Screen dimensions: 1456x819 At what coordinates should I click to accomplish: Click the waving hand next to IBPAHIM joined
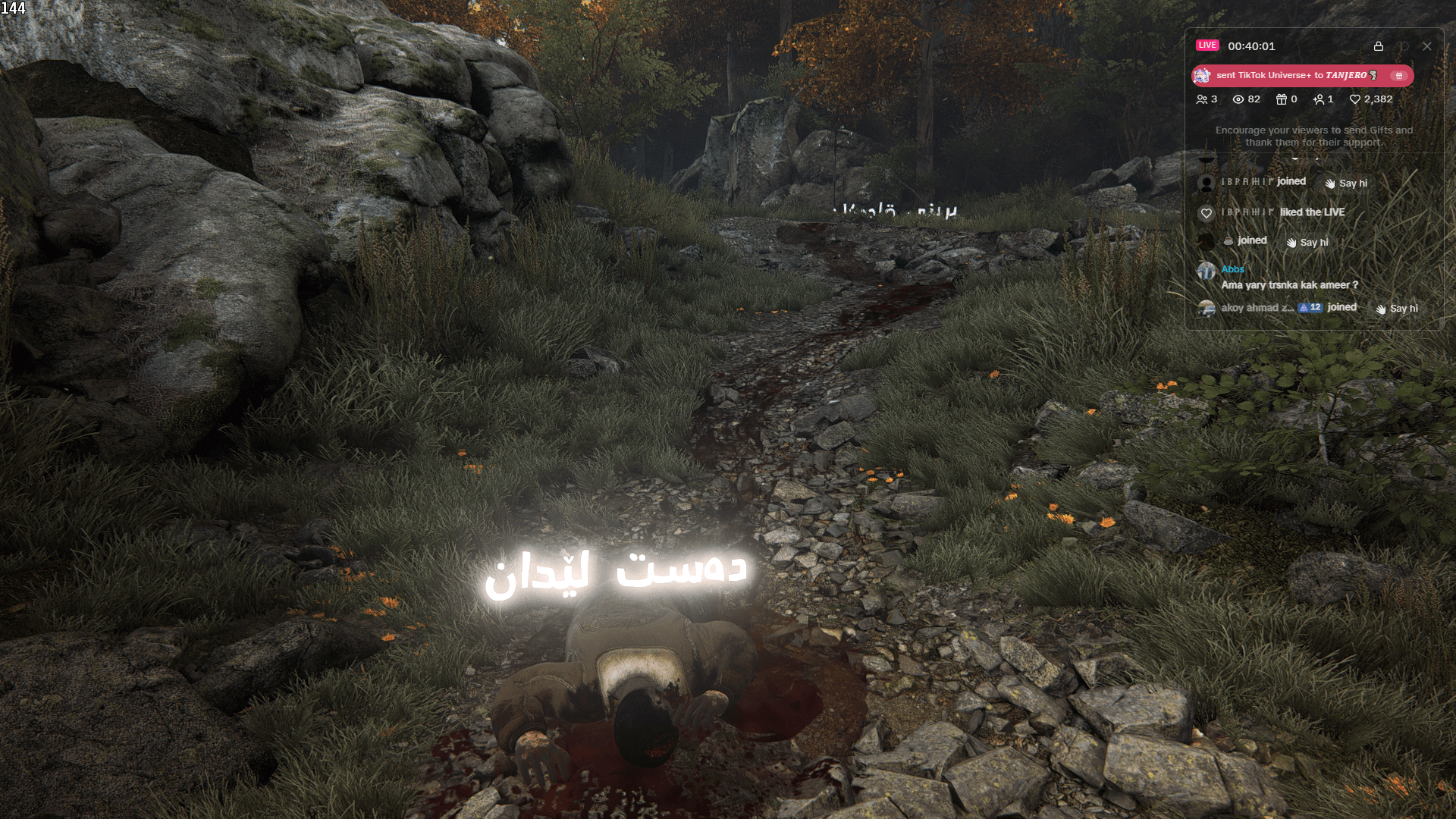pyautogui.click(x=1329, y=184)
